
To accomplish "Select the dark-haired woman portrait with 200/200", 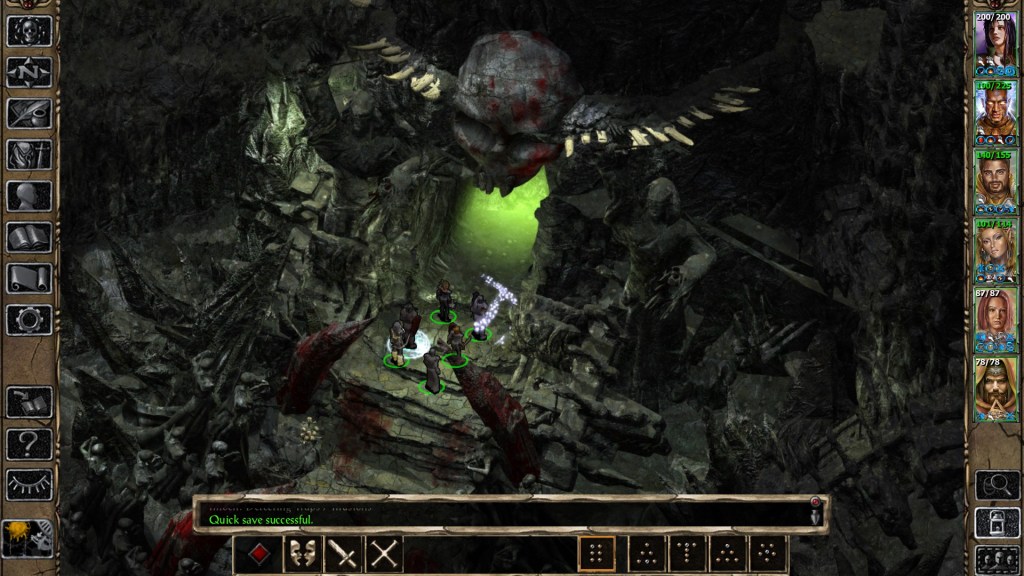I will (x=995, y=43).
